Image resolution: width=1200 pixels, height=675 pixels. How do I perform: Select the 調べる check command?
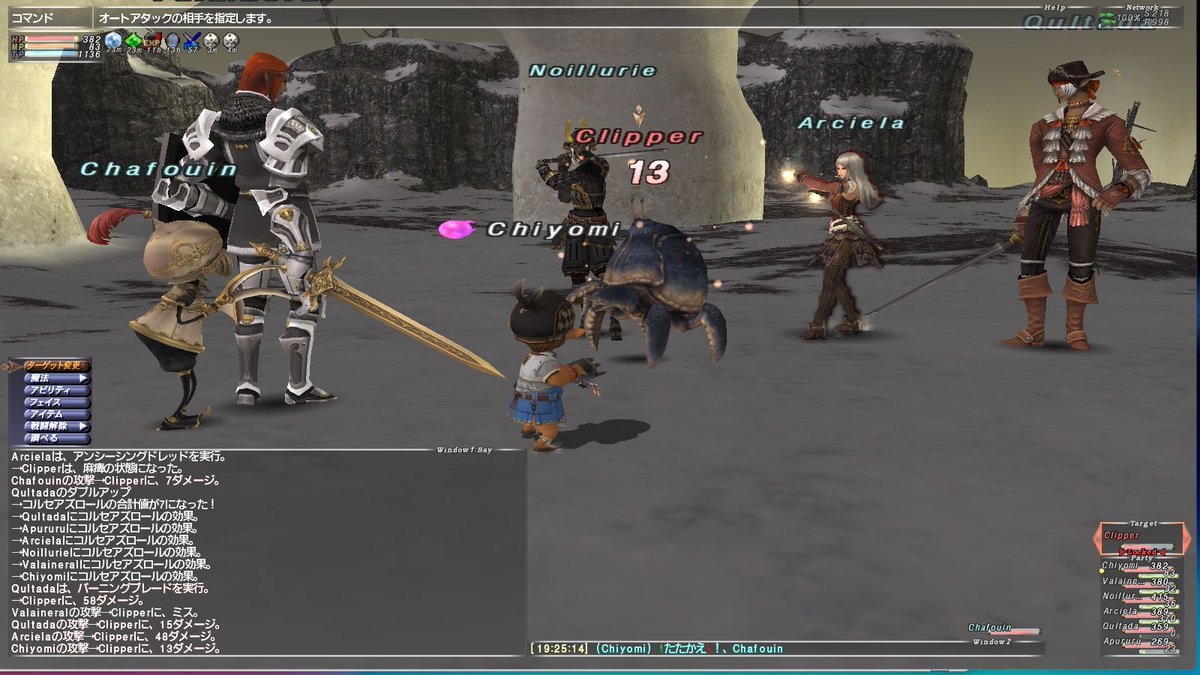[54, 439]
